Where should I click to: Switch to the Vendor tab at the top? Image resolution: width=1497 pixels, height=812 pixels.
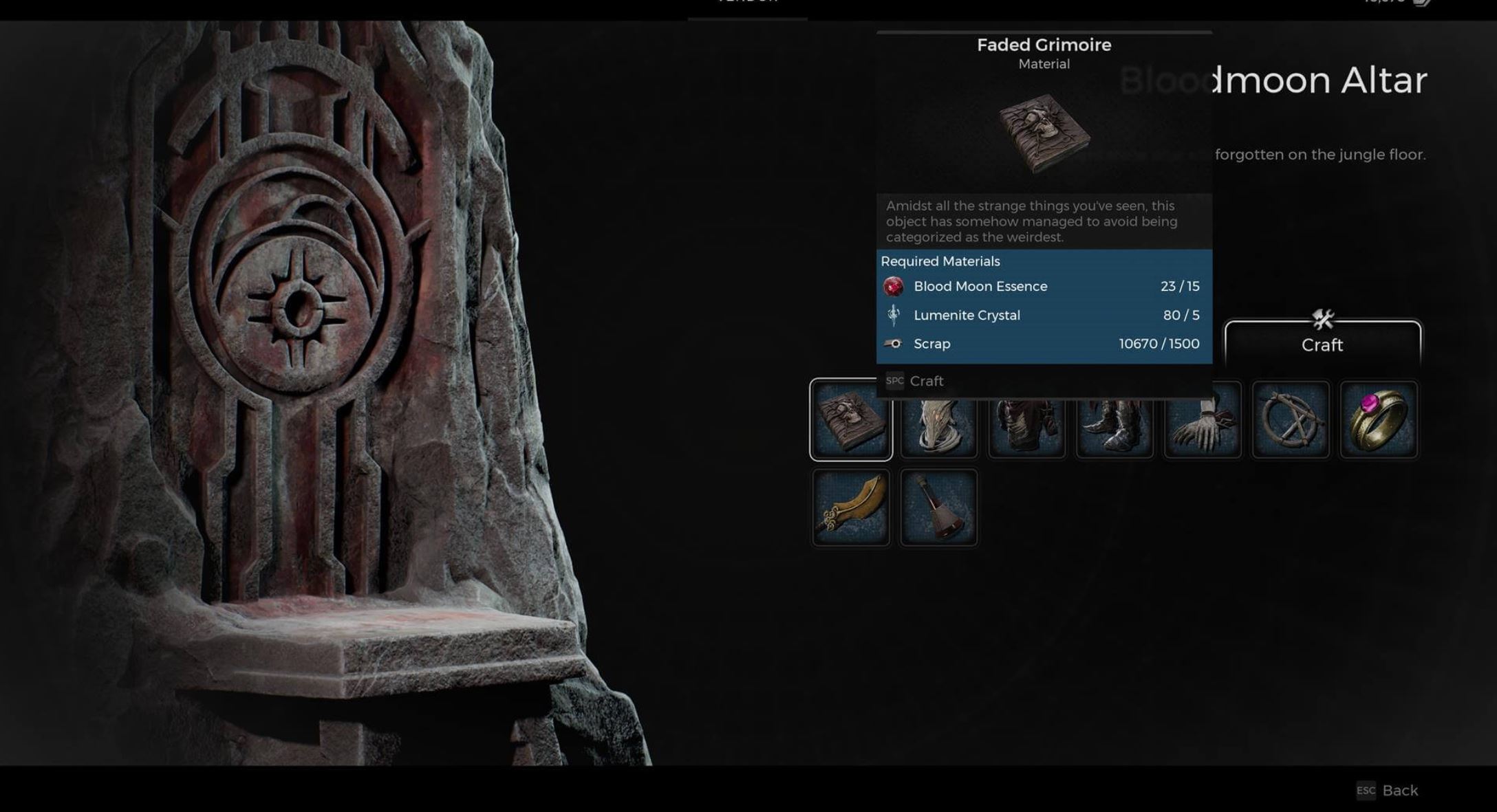click(x=747, y=3)
